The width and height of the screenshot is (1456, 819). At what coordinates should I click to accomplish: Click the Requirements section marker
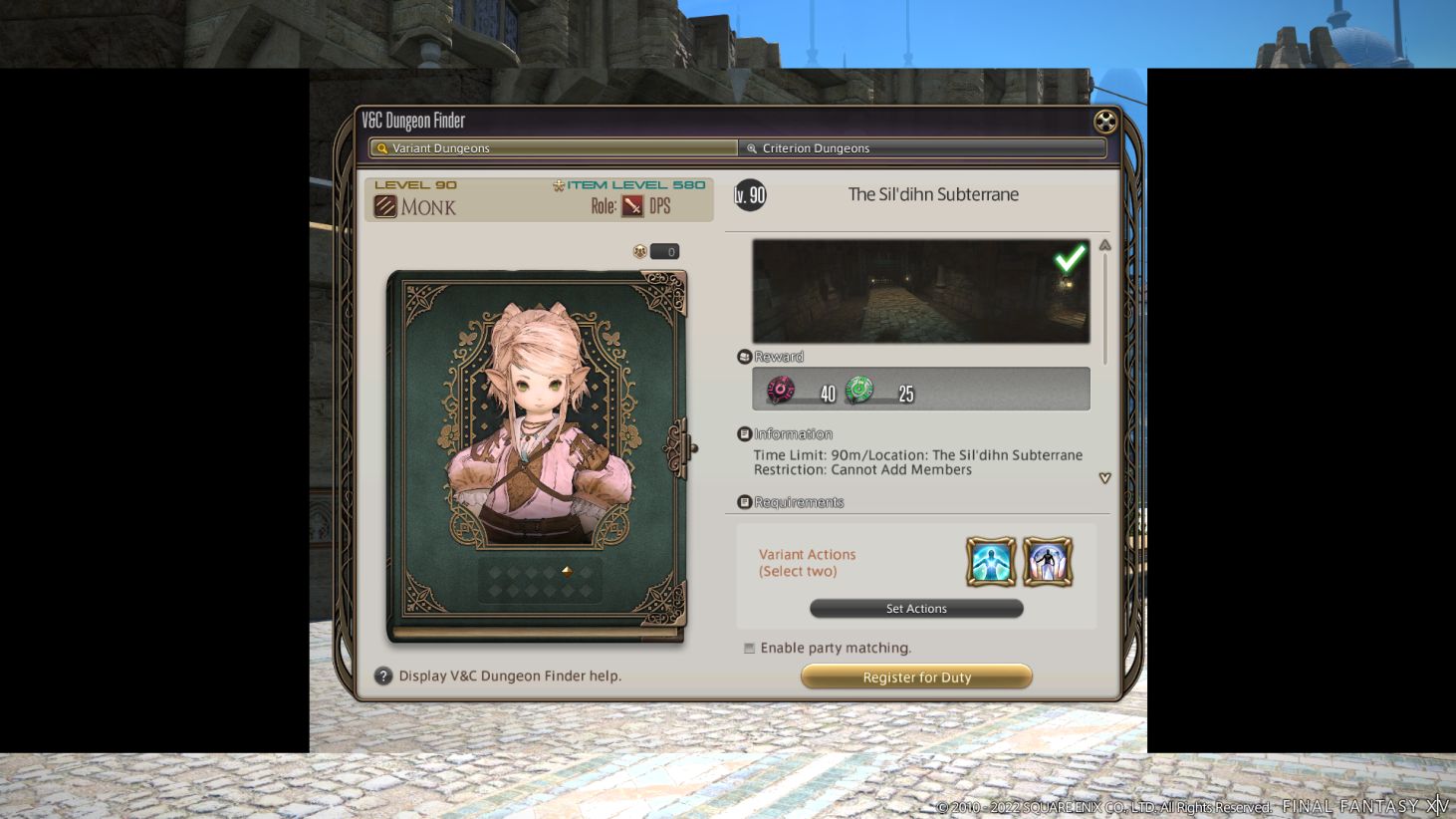(x=745, y=501)
